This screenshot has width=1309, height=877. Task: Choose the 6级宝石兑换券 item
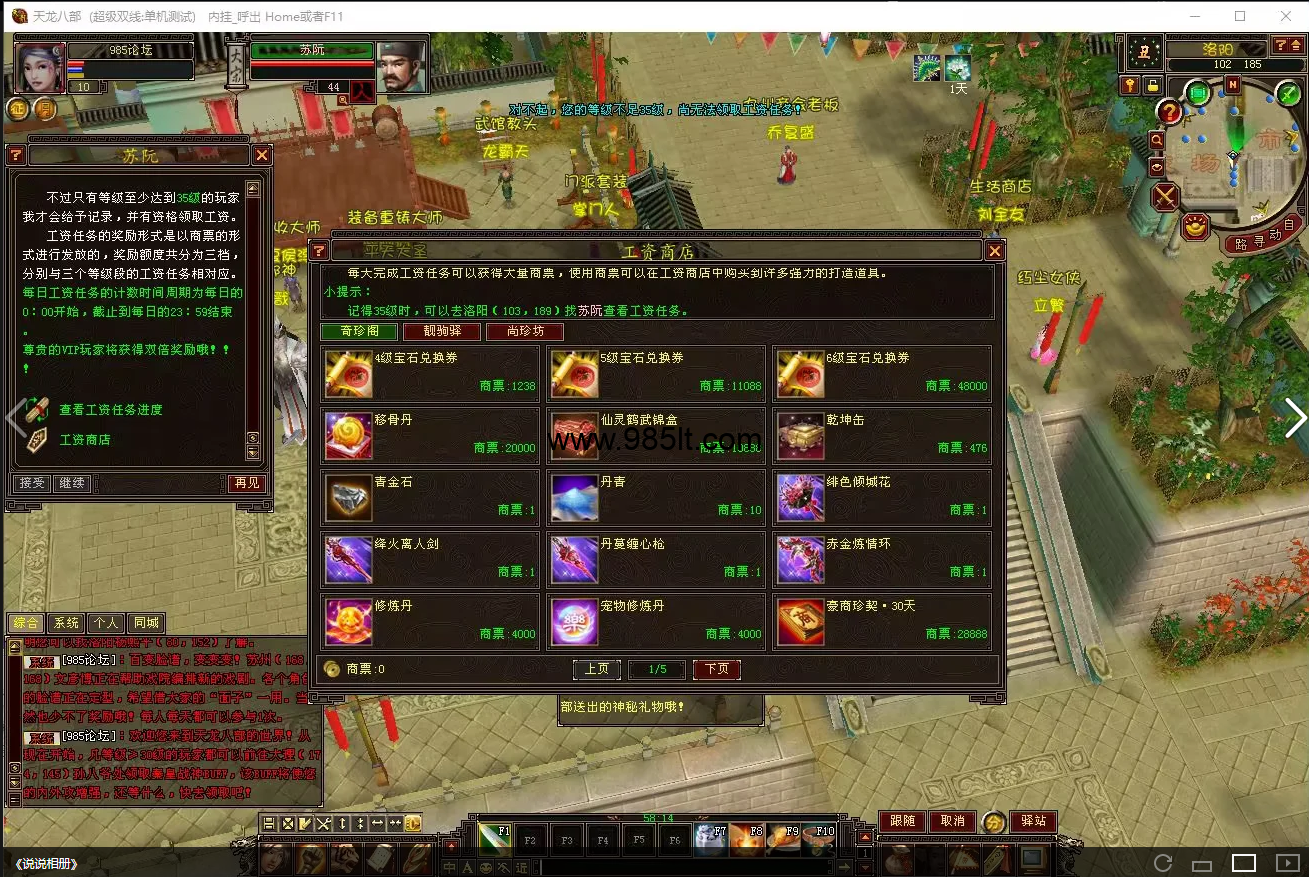[x=882, y=372]
